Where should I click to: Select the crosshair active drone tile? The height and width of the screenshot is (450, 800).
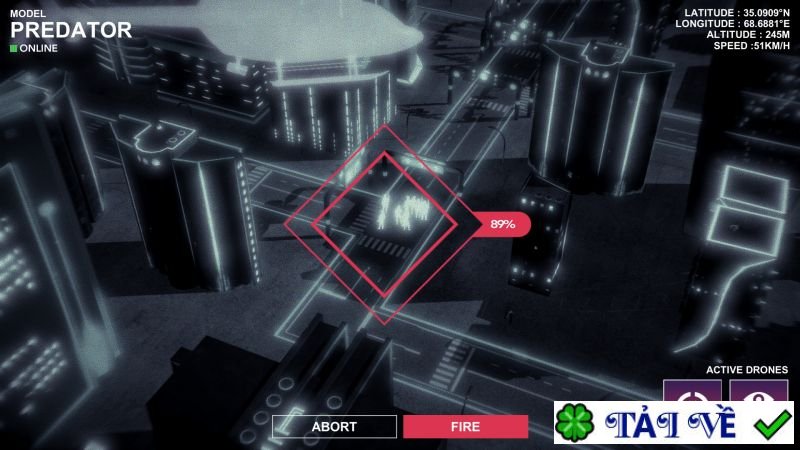tap(693, 391)
